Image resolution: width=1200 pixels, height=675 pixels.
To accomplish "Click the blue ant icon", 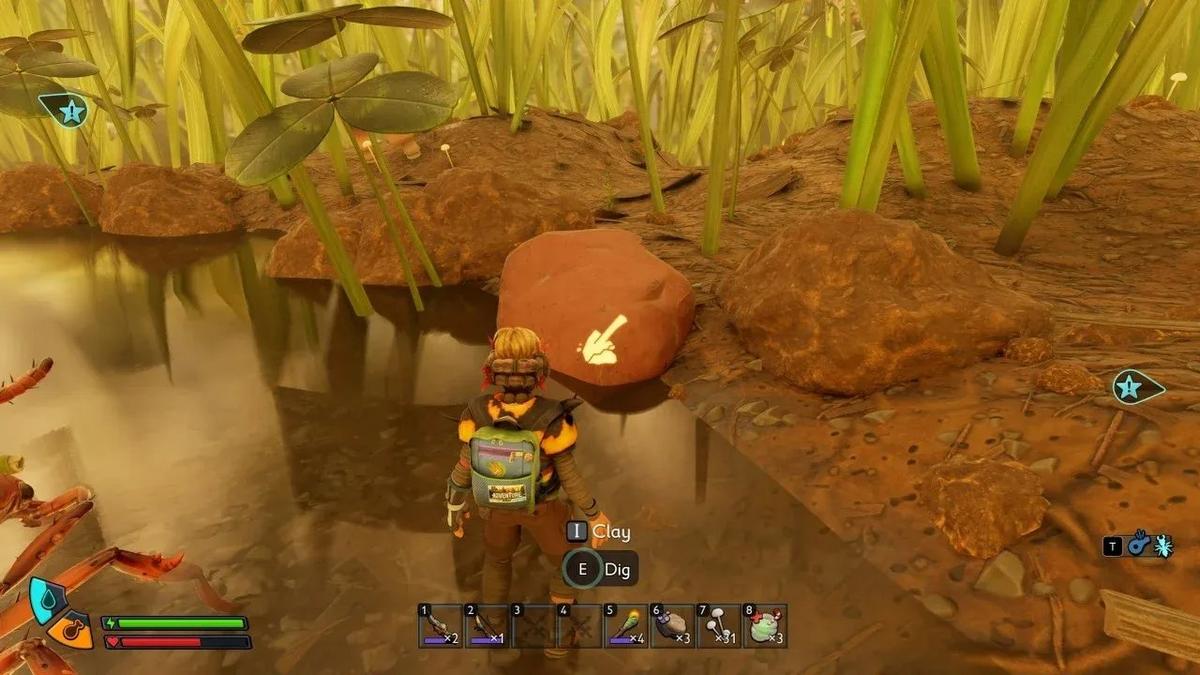I will tap(1163, 546).
